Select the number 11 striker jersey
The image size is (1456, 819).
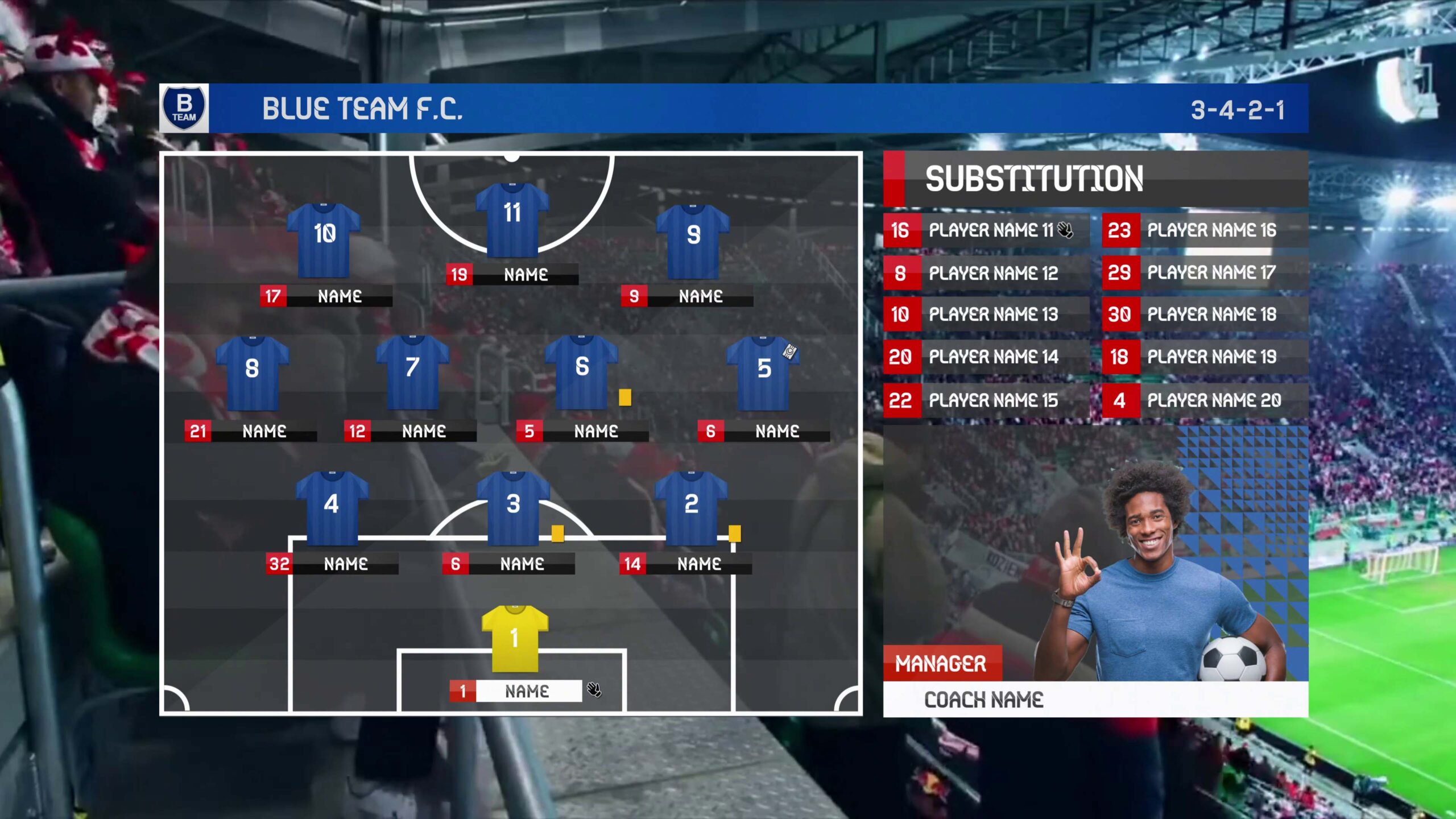pos(512,220)
